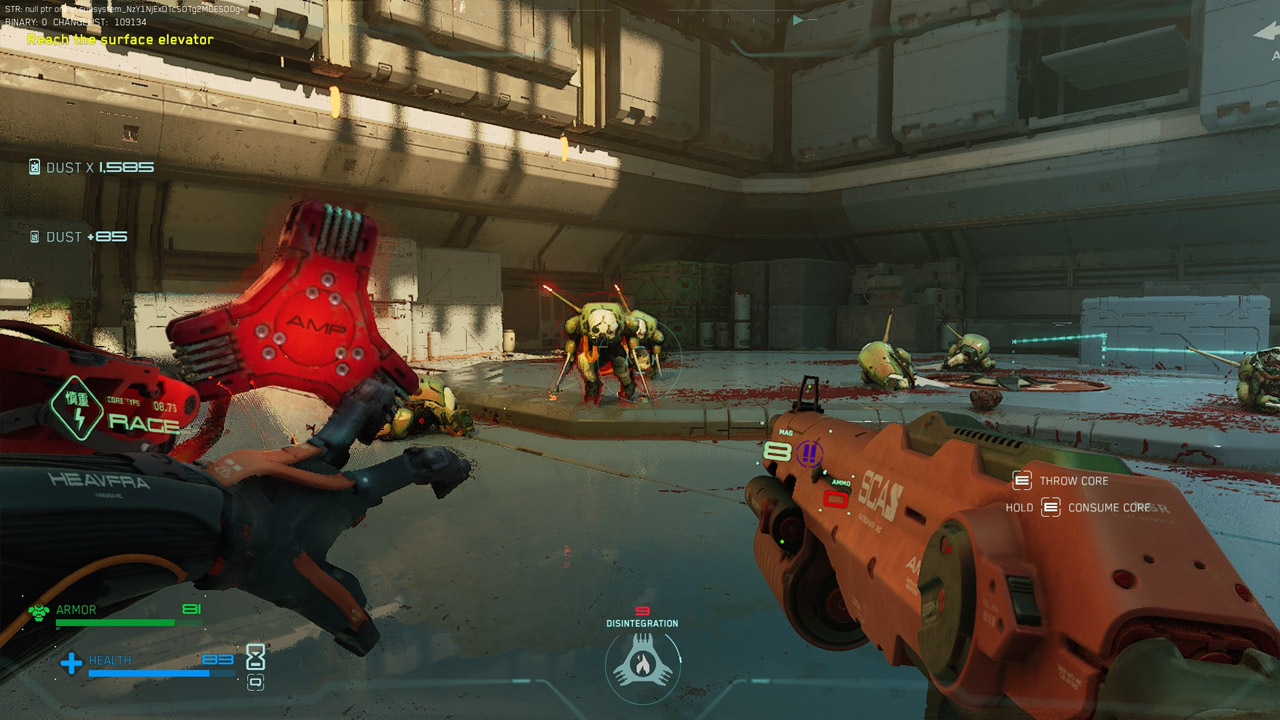Select the 'Reach the surface elevator' objective

pos(120,40)
